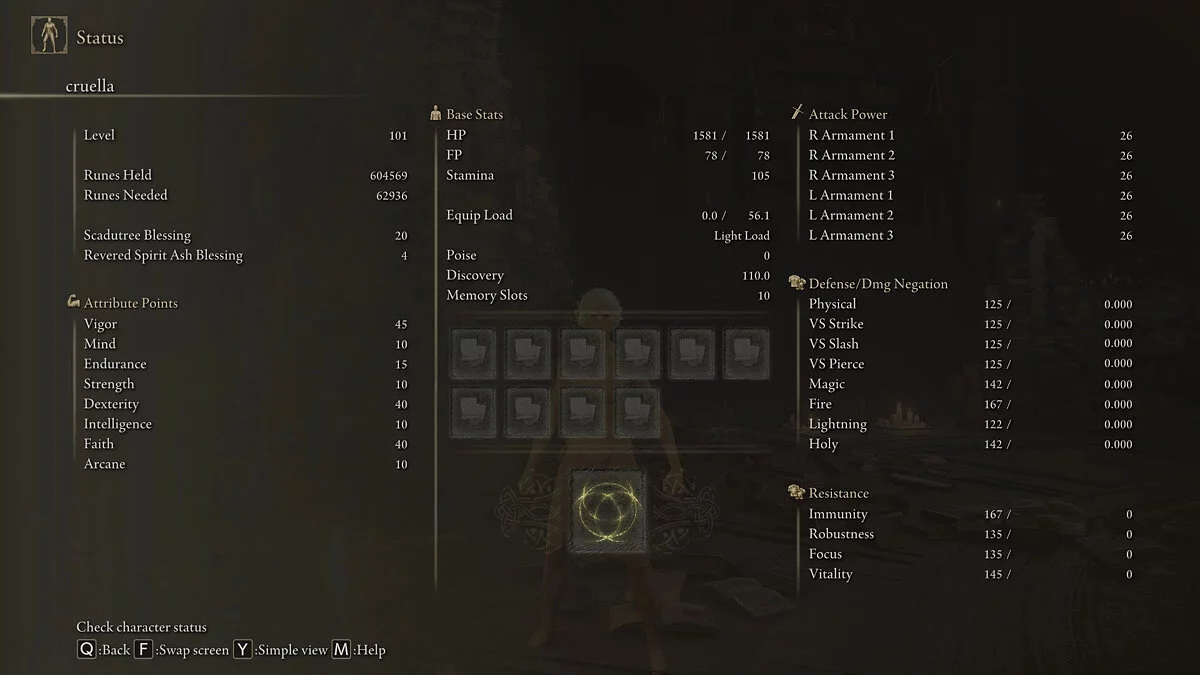This screenshot has width=1200, height=675.
Task: Highlight the L Armament 3 row
Action: (x=970, y=235)
